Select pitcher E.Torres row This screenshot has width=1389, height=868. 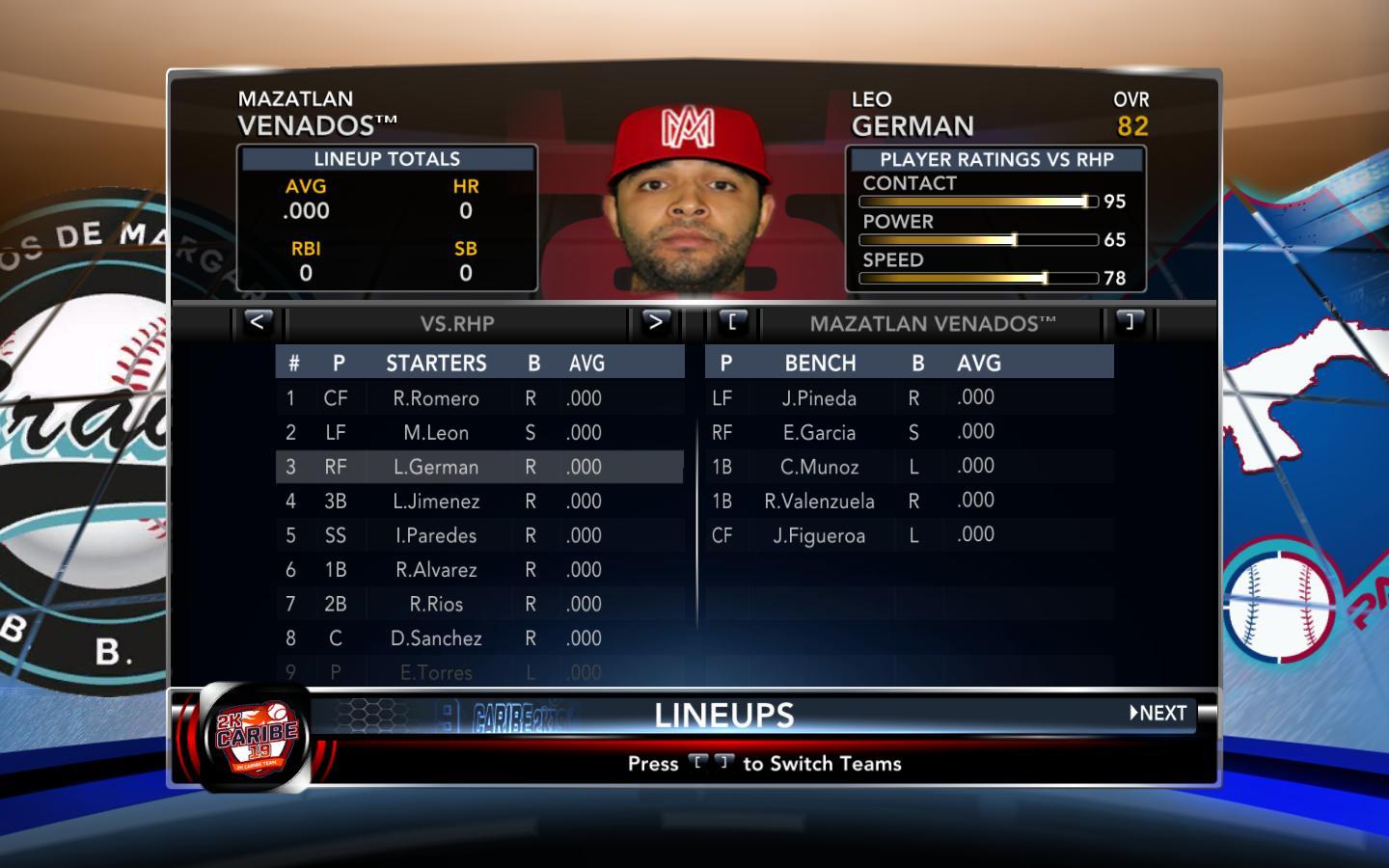click(436, 672)
